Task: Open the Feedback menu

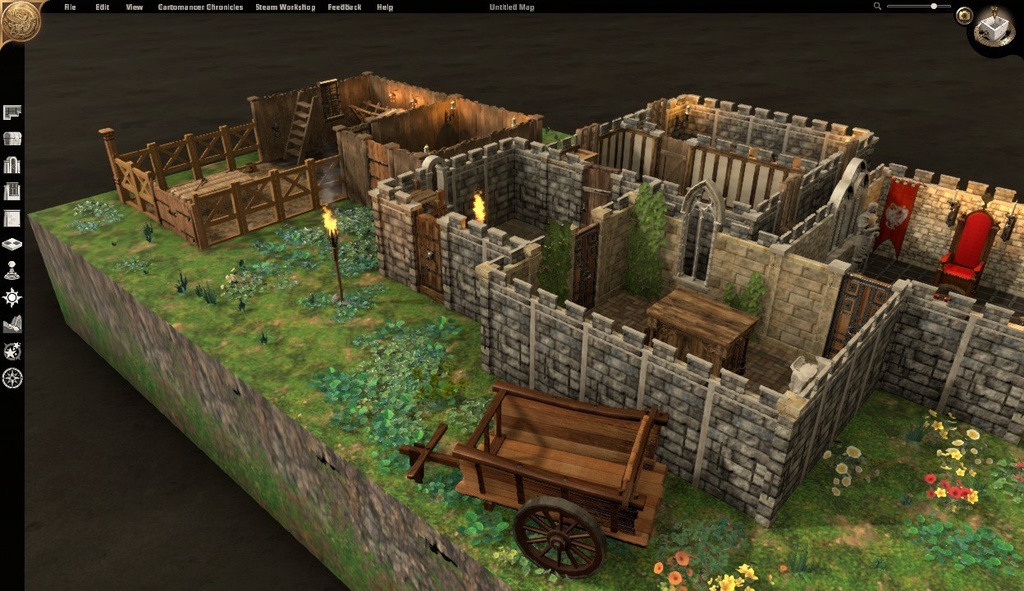Action: (x=345, y=7)
